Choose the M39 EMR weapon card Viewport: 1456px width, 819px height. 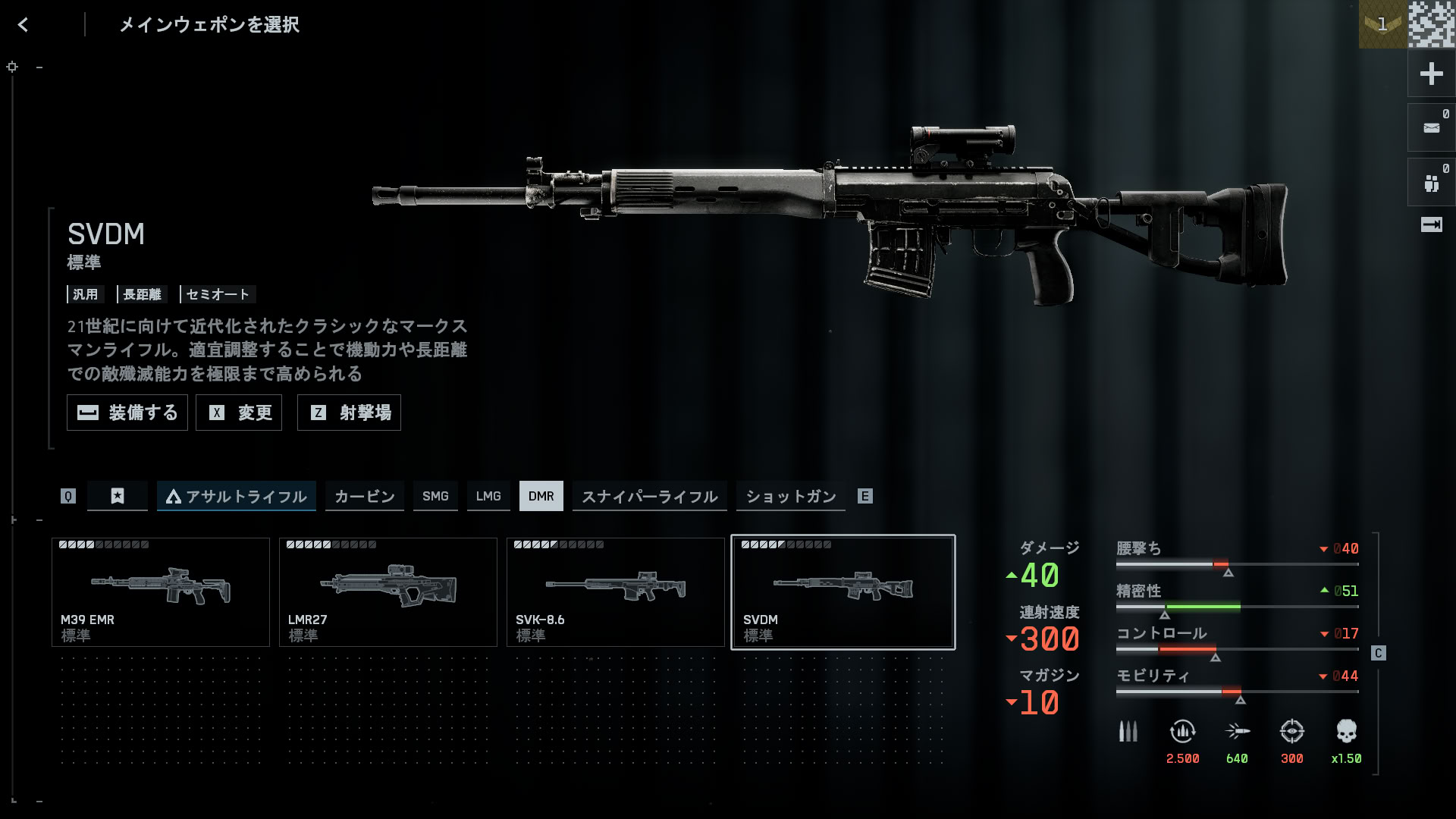[161, 592]
